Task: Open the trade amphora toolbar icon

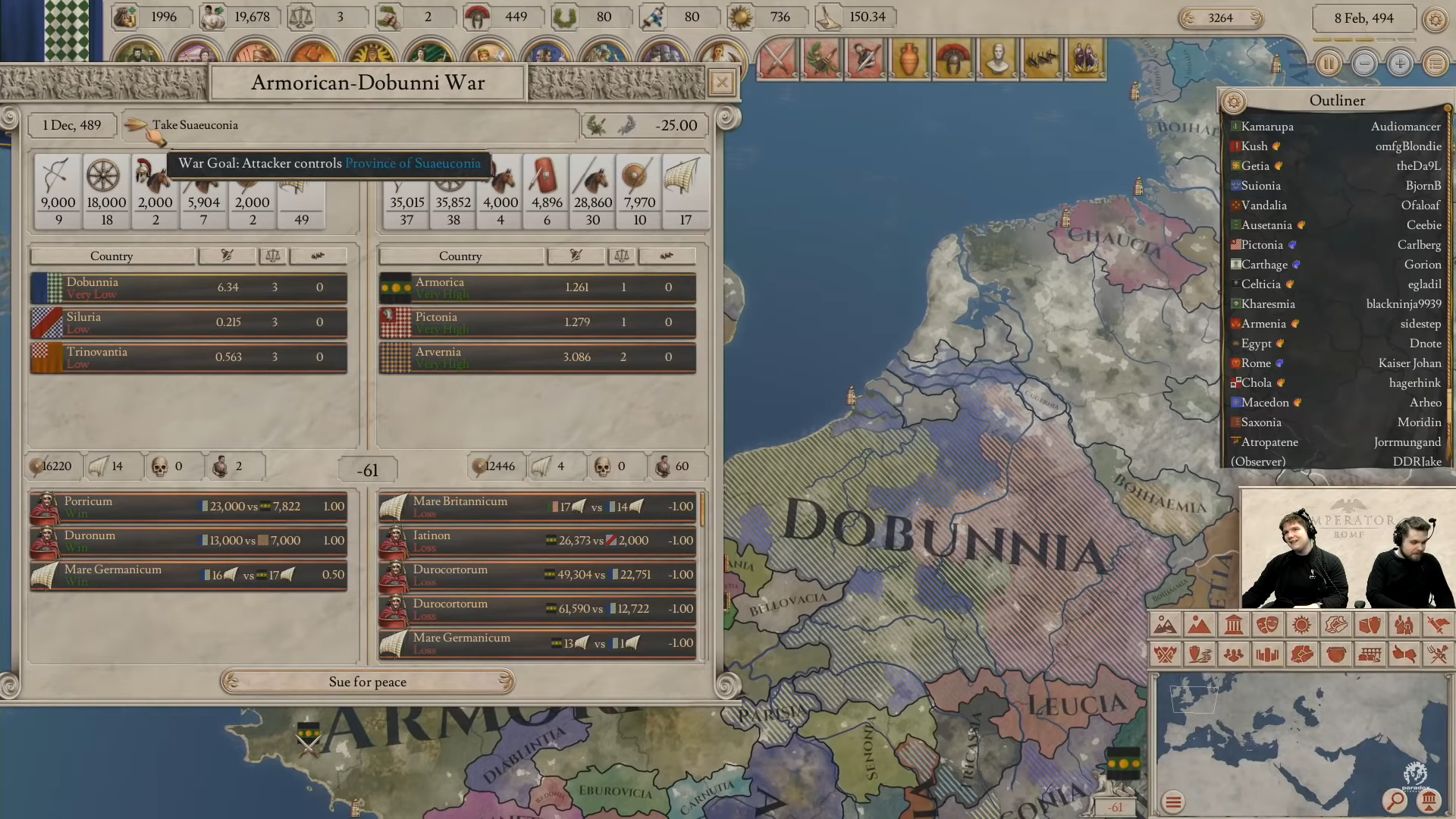Action: coord(911,58)
